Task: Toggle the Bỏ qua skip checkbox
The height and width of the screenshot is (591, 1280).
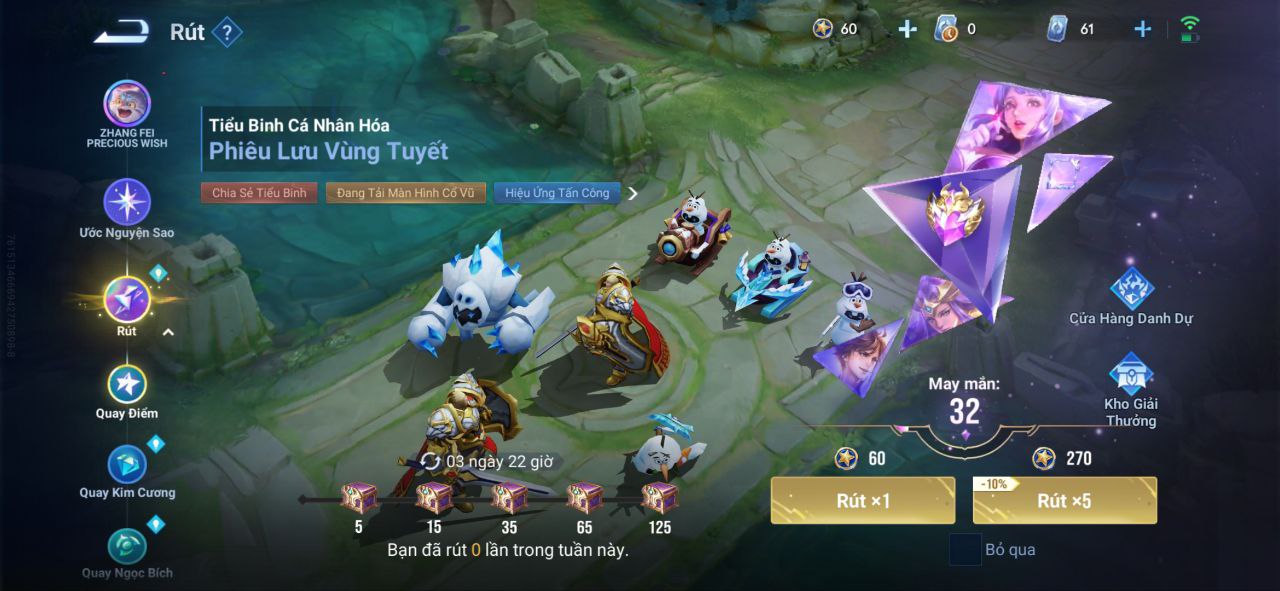Action: coord(965,550)
